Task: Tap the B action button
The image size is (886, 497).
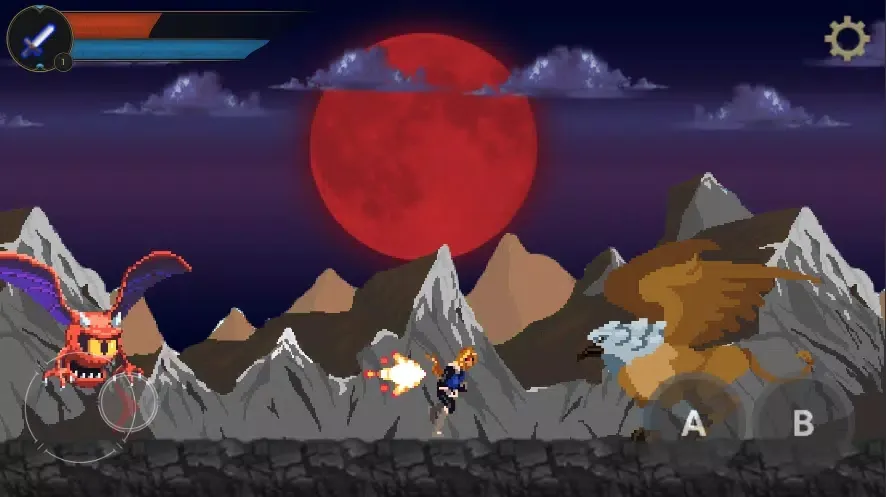Action: click(x=803, y=423)
